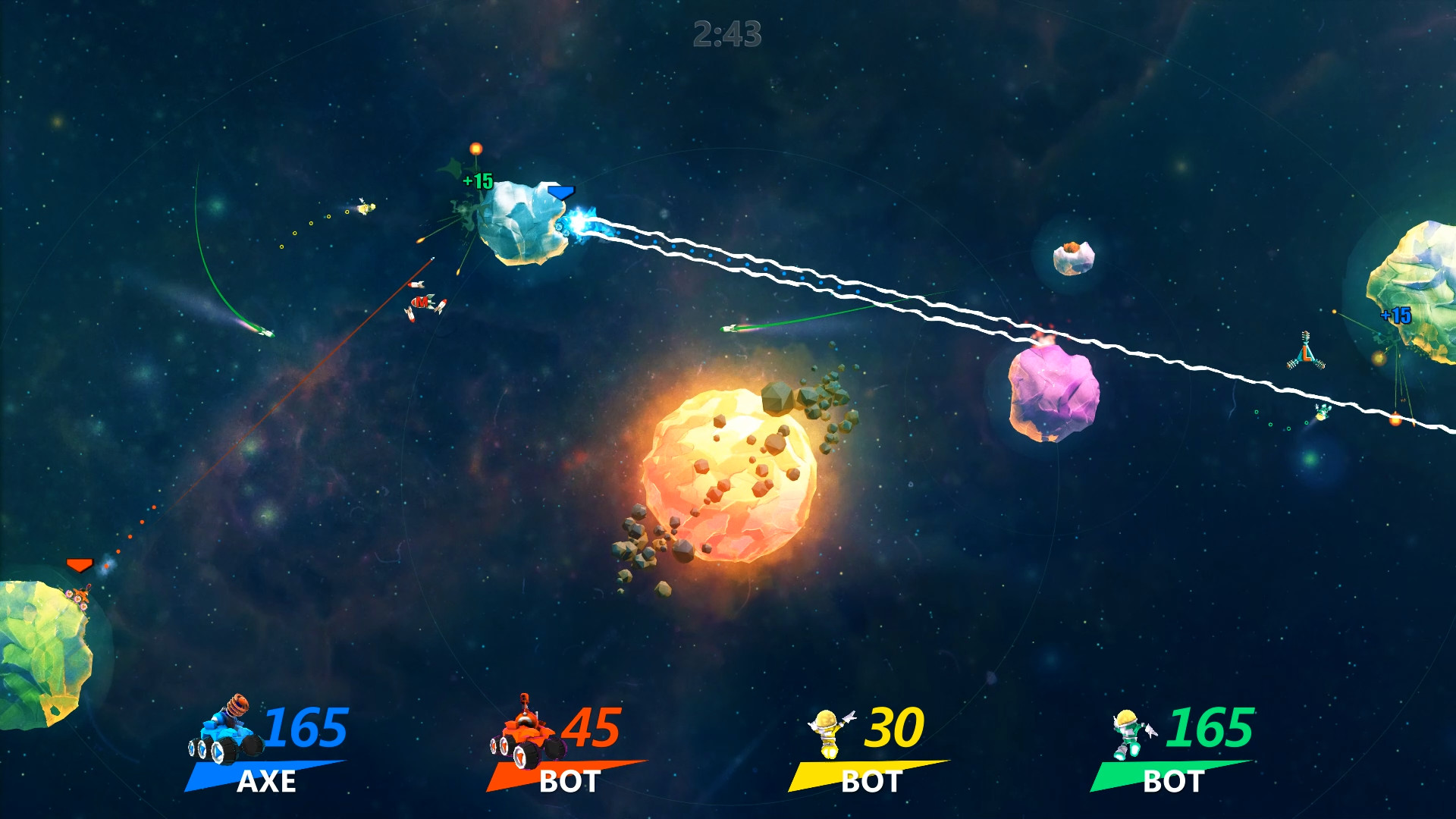Screen dimensions: 1456x819
Task: Click the blue player marker above the icy asteroid
Action: [562, 193]
